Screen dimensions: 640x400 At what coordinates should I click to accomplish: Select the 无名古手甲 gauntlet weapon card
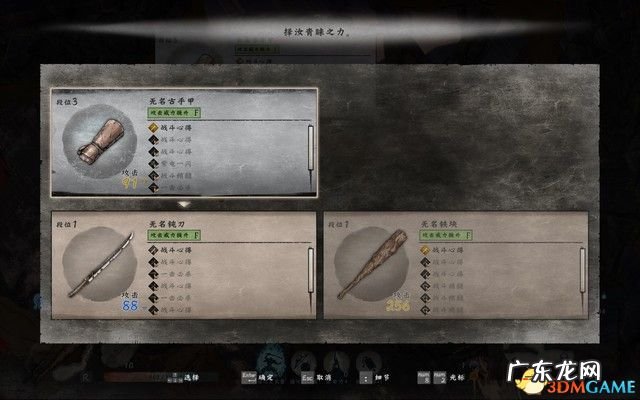click(x=183, y=143)
